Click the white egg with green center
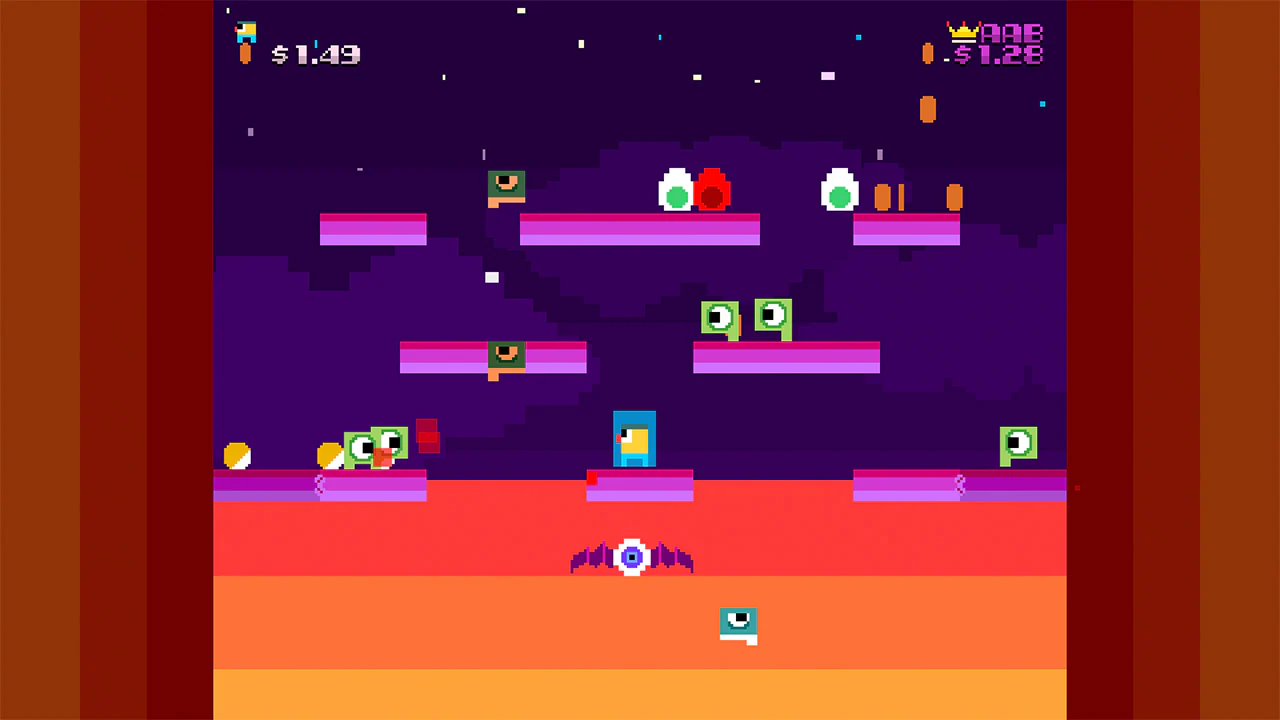Screen dimensions: 1280x720 tap(677, 190)
